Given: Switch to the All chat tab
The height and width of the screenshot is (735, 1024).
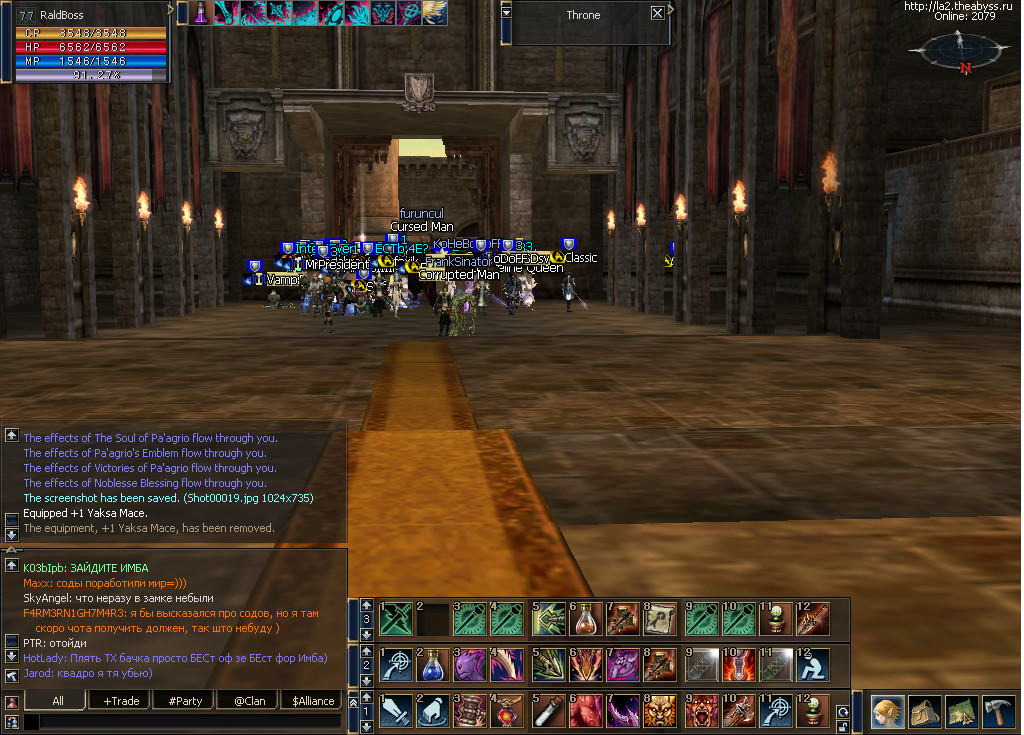Looking at the screenshot, I should pos(58,701).
